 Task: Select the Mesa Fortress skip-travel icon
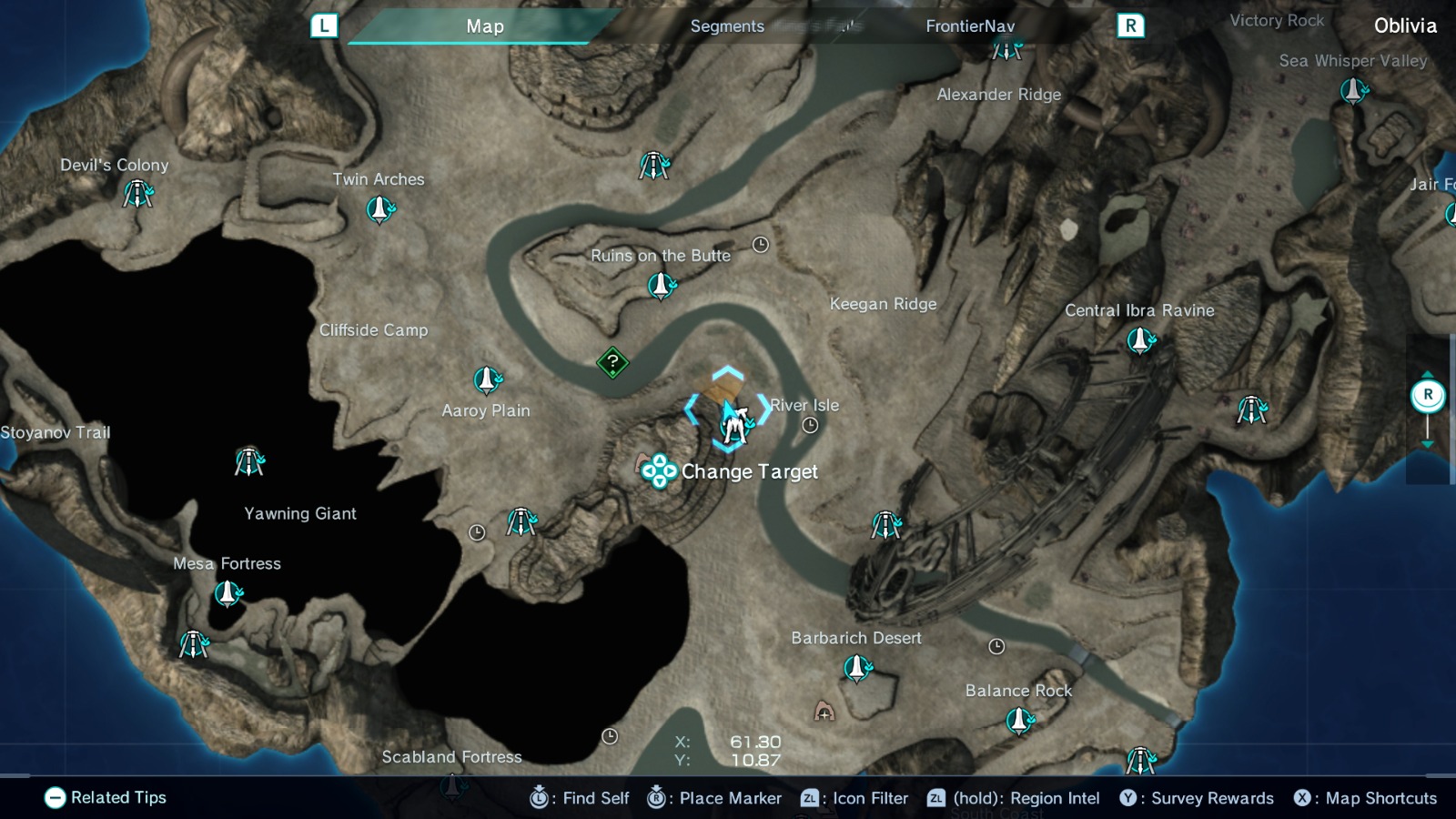(x=227, y=595)
